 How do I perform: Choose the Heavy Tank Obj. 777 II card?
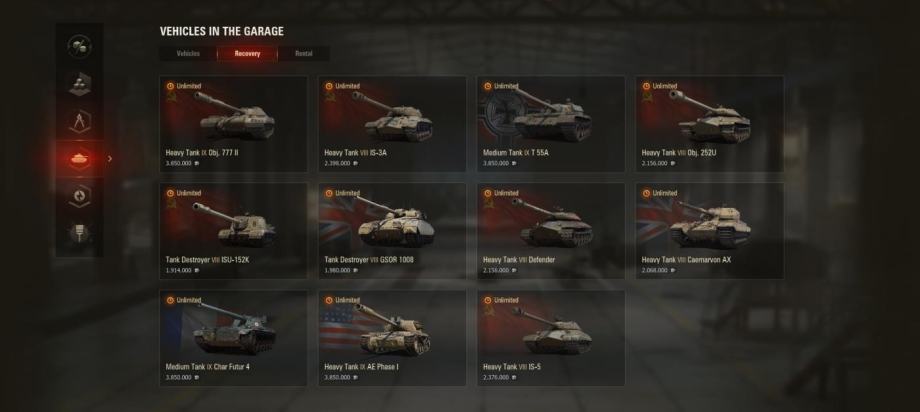pyautogui.click(x=234, y=124)
